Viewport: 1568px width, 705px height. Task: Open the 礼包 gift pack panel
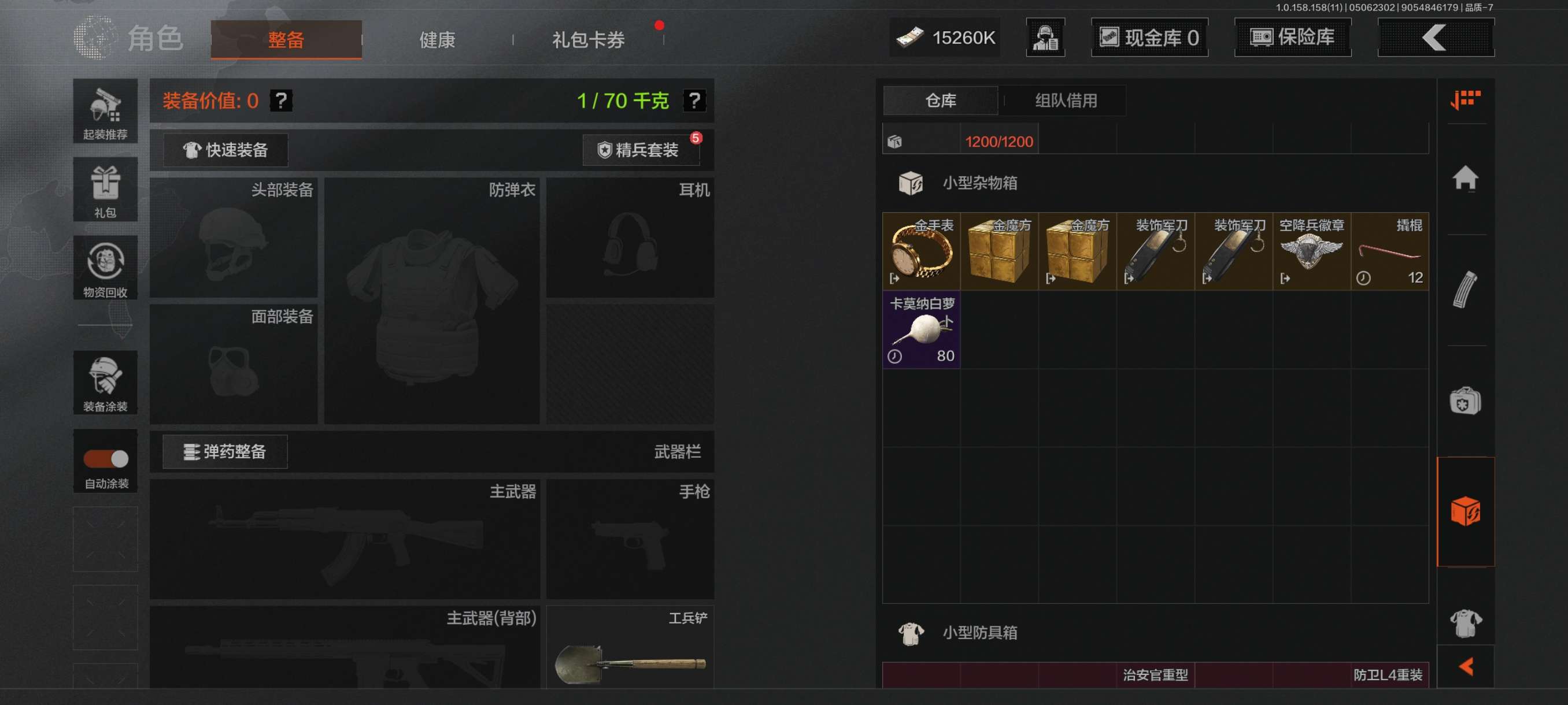[x=105, y=190]
